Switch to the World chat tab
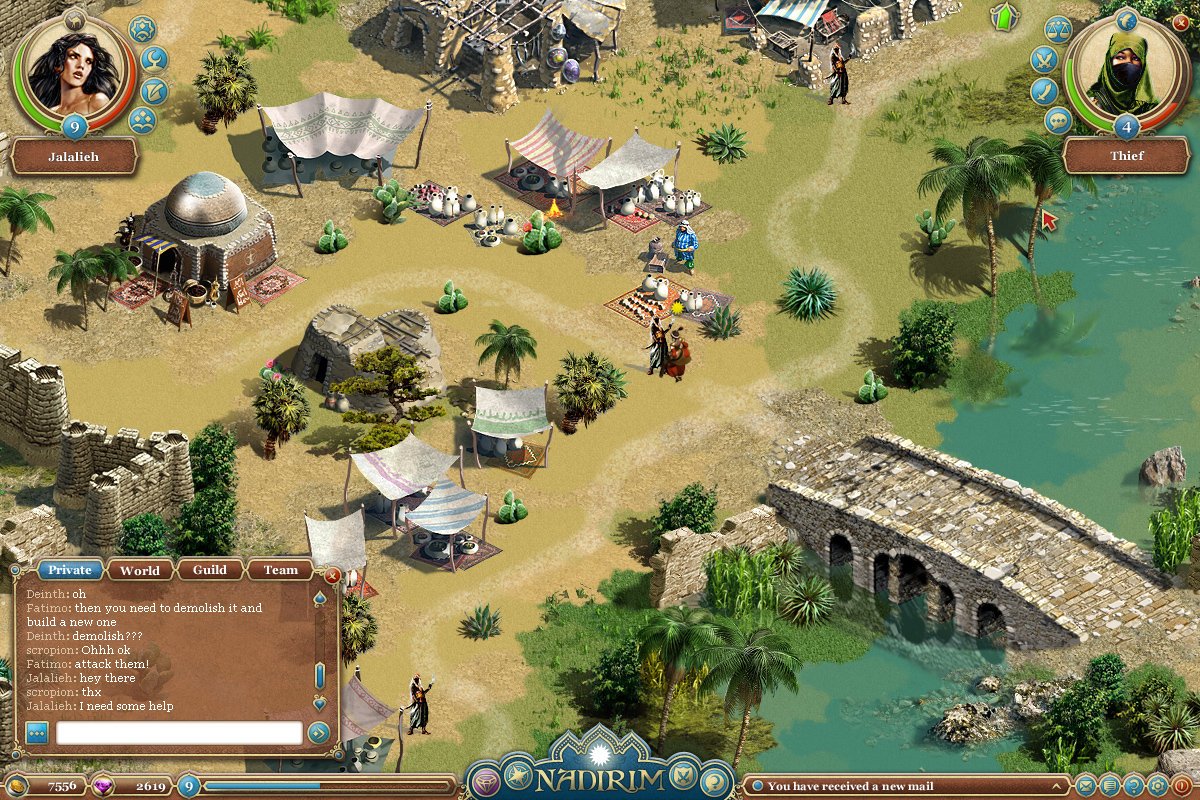 (140, 570)
